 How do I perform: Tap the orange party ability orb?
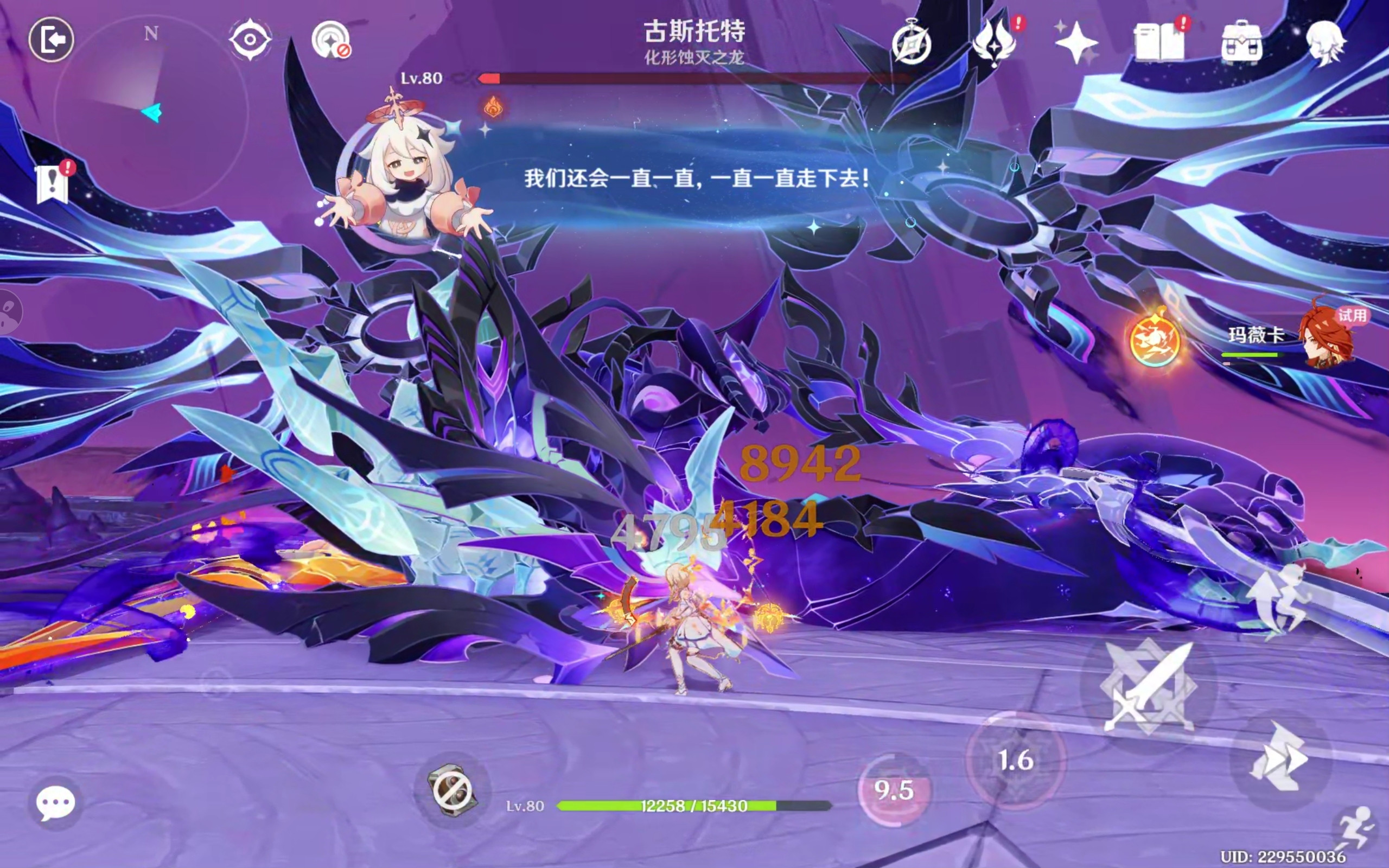(1154, 341)
